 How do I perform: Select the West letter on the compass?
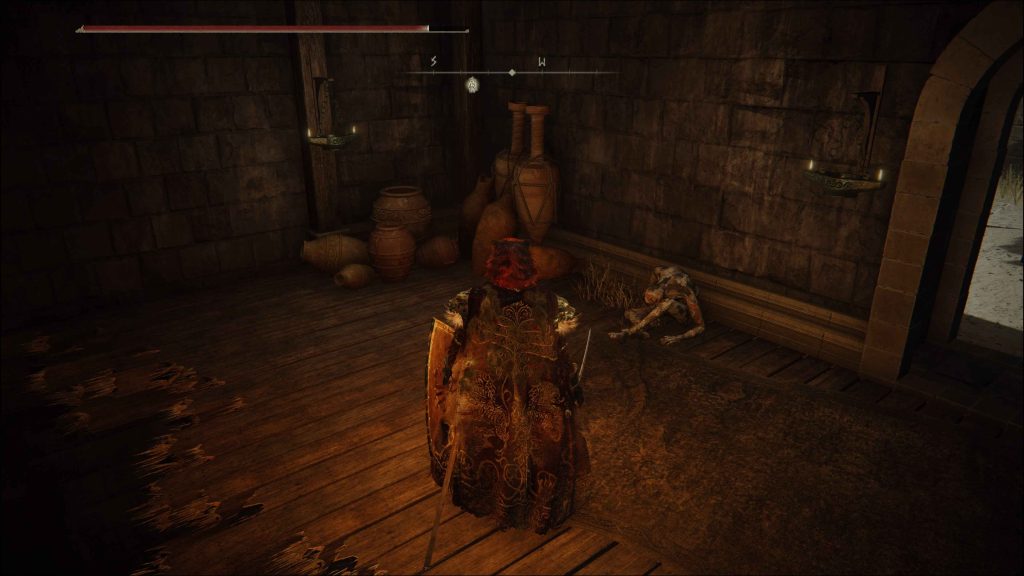pyautogui.click(x=542, y=62)
